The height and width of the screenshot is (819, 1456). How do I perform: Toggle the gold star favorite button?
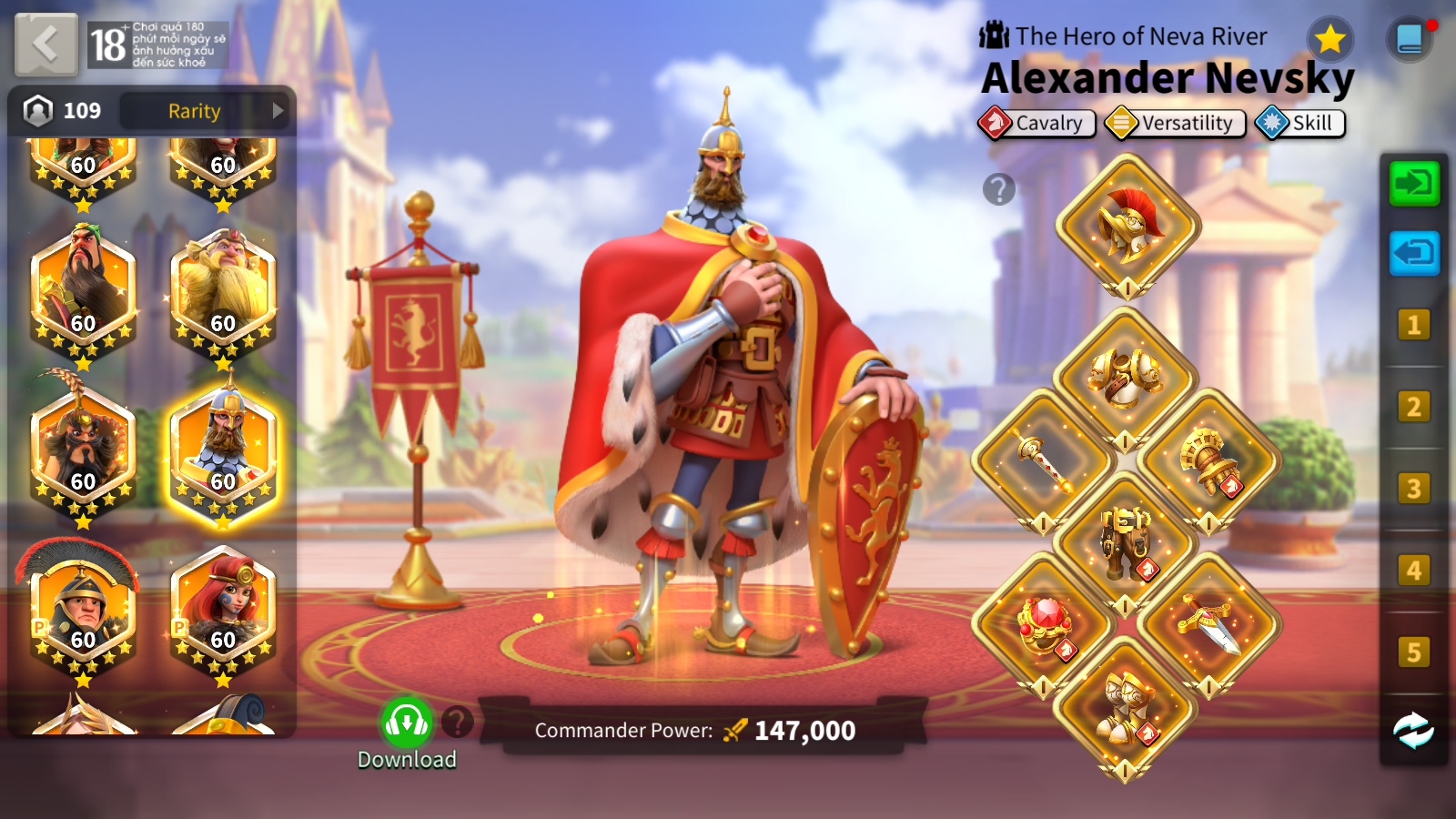[1330, 39]
